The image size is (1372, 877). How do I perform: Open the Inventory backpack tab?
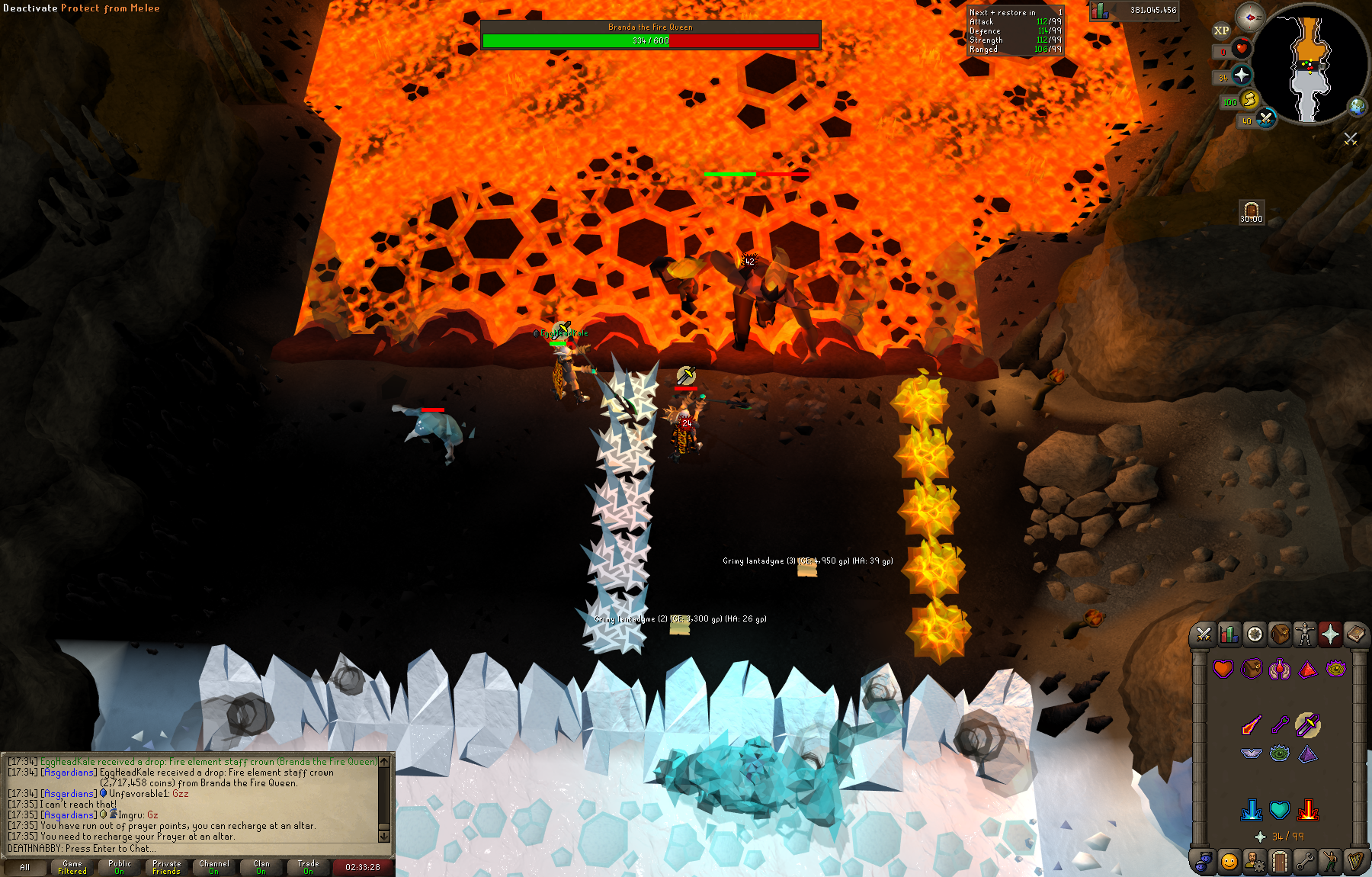tap(1280, 634)
